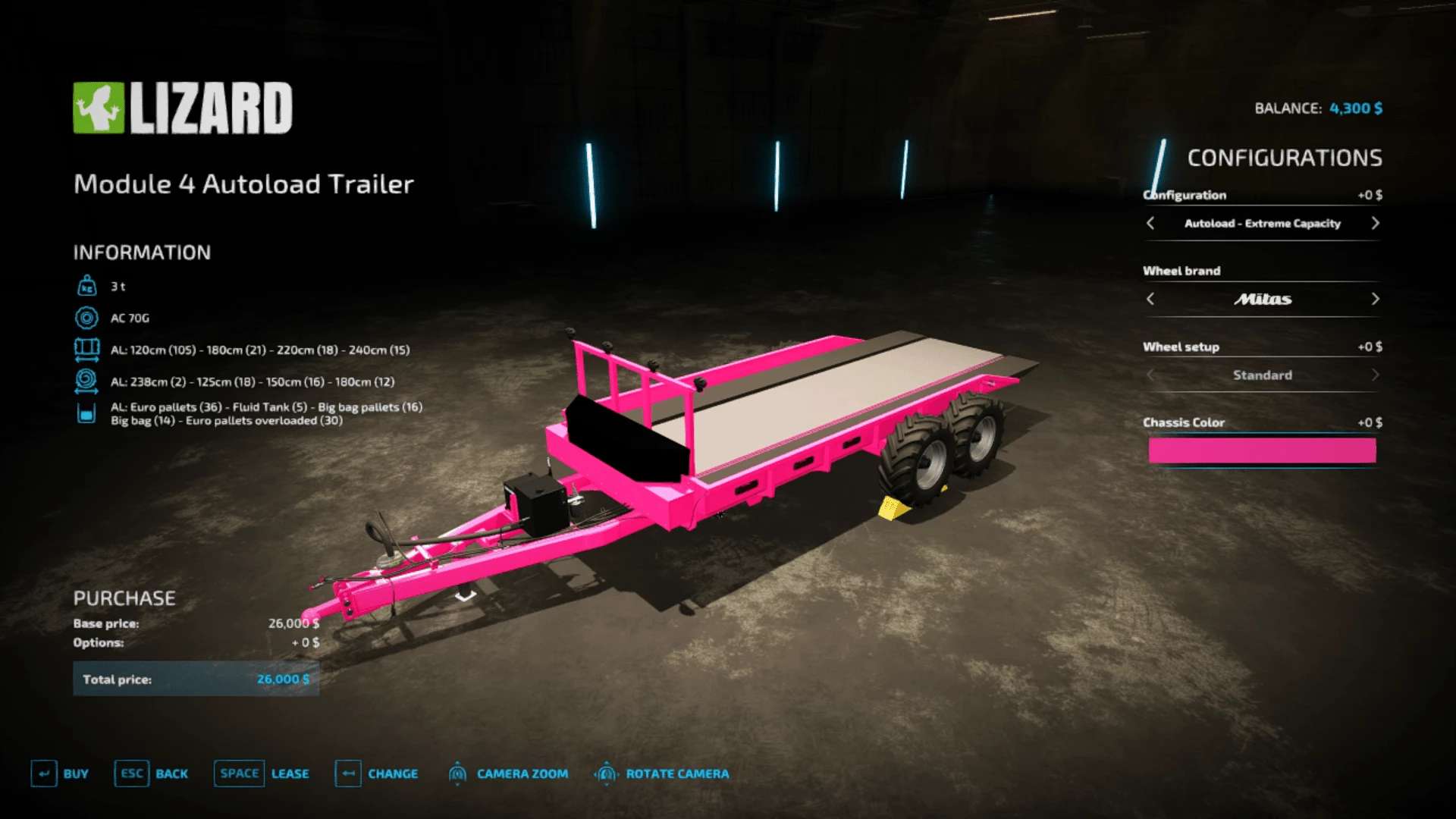Click the Change configuration button

coord(377,773)
